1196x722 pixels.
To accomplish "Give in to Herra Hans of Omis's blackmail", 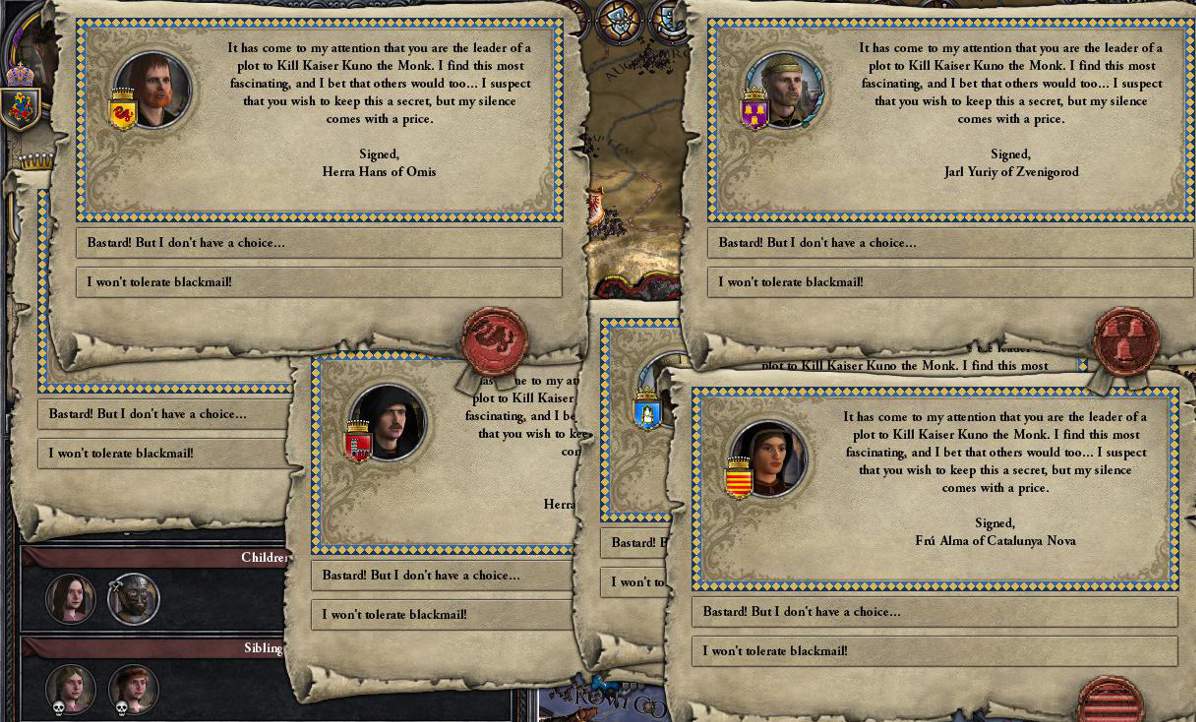I will (x=318, y=243).
